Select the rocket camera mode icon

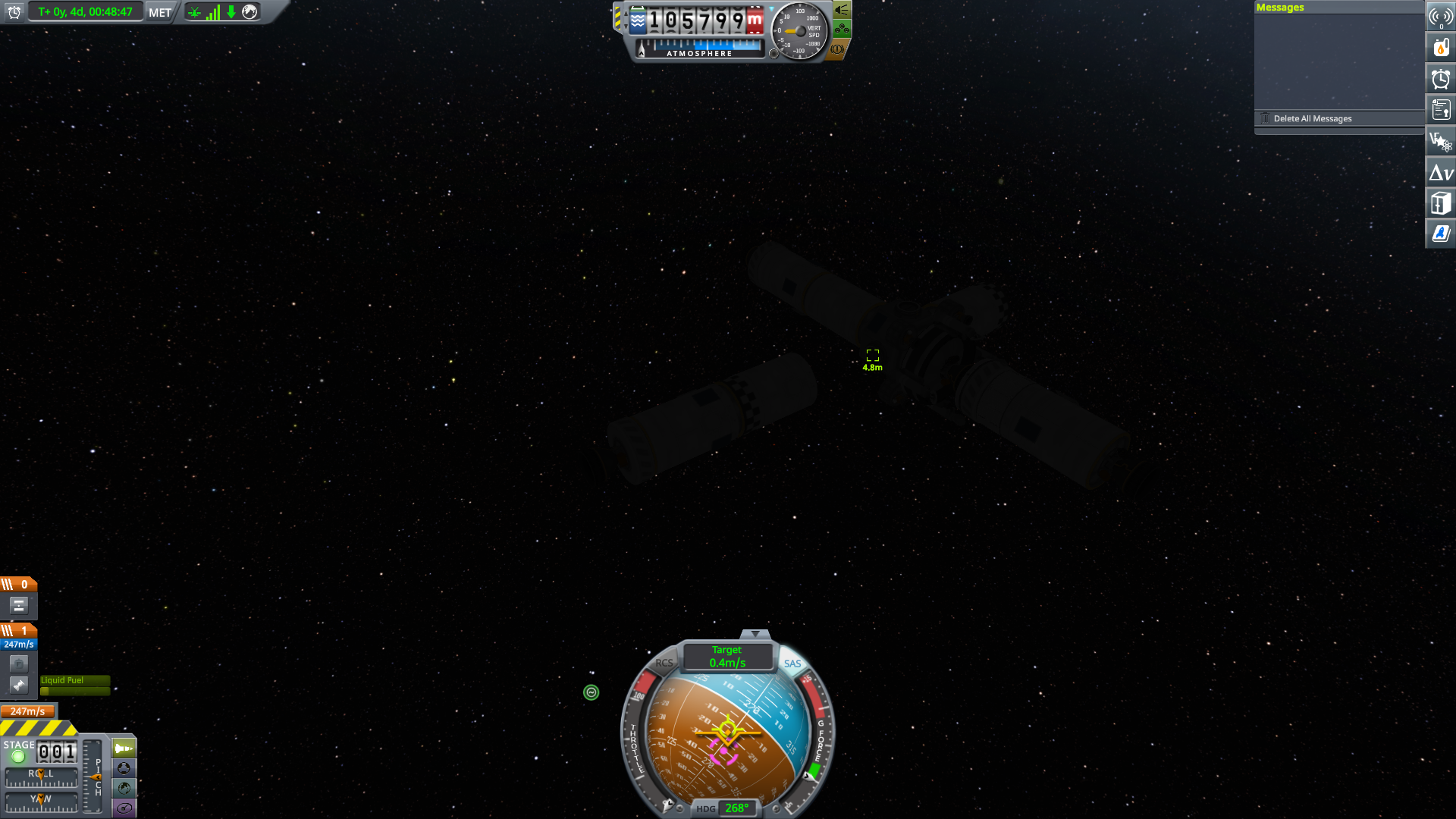click(122, 747)
